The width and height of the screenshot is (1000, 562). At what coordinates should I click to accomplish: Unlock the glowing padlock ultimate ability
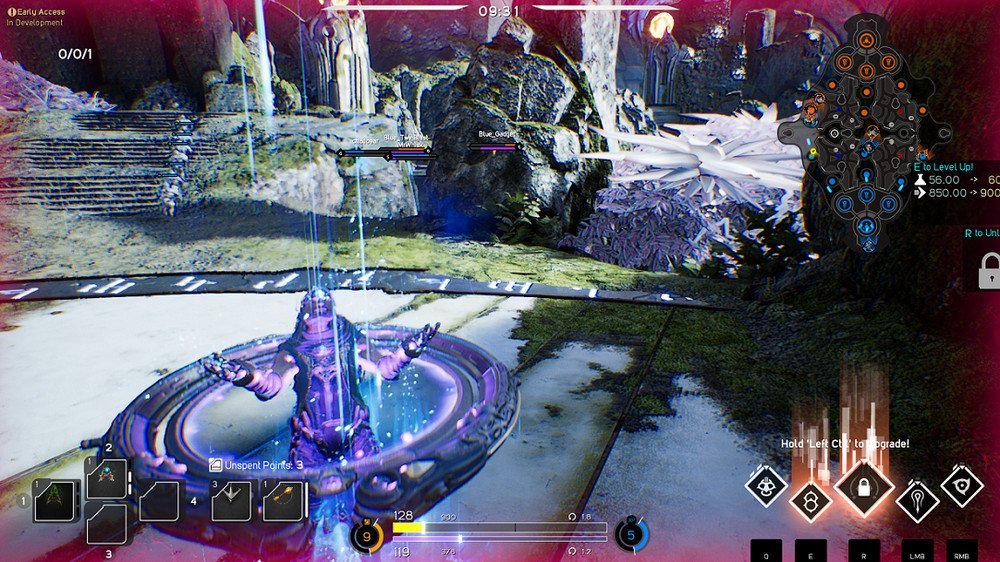863,486
